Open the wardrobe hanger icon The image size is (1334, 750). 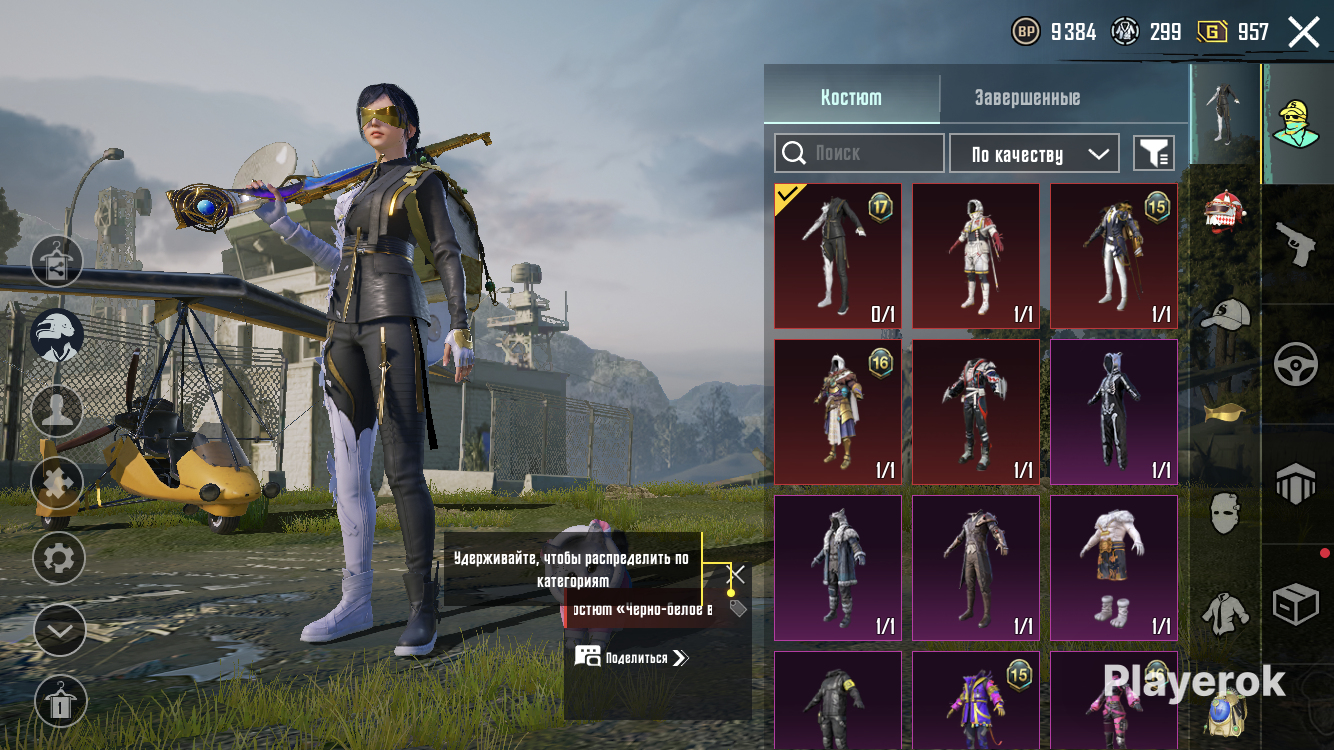pyautogui.click(x=58, y=702)
